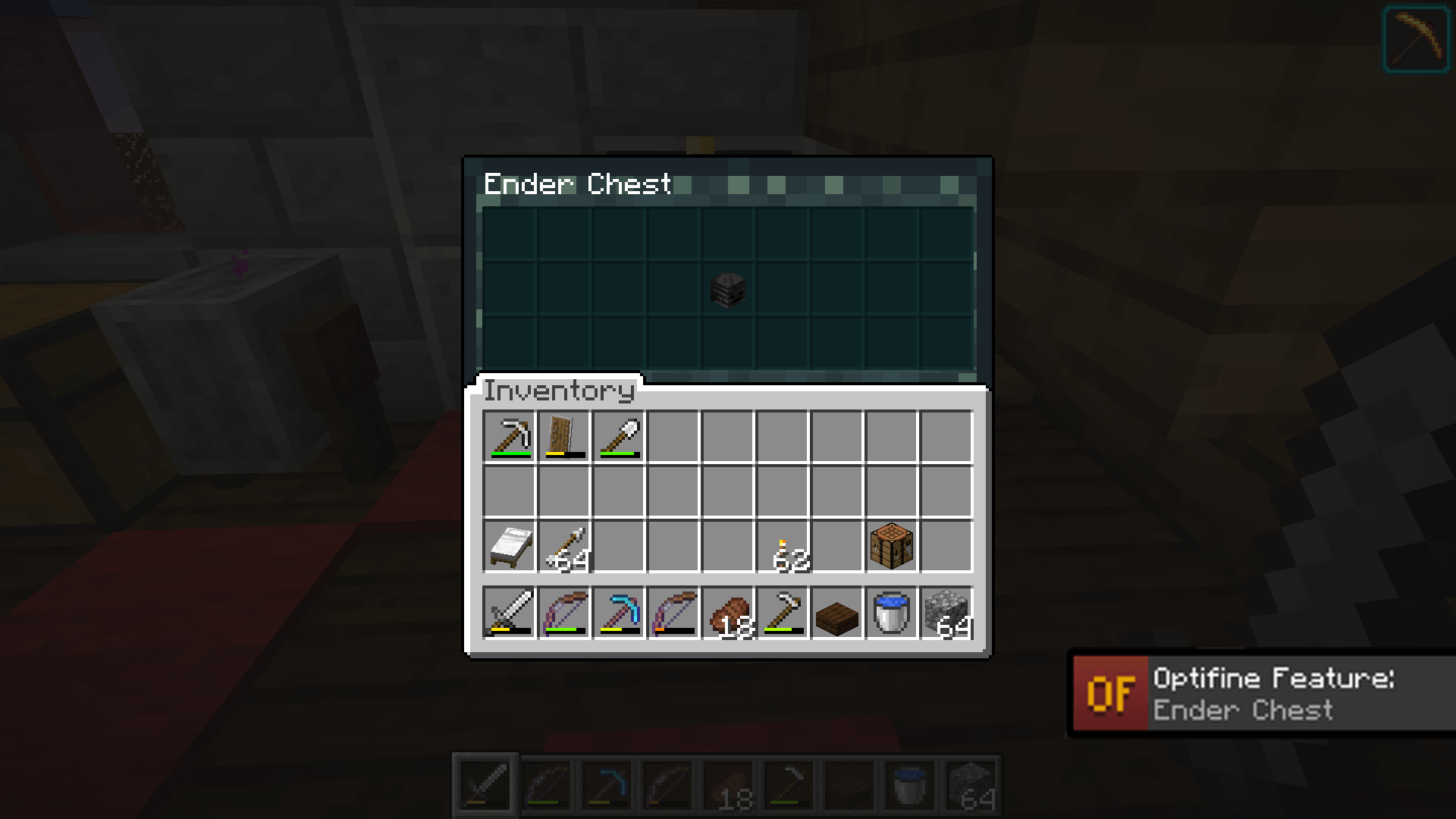Grab the crafting table from the inventory

tap(891, 546)
